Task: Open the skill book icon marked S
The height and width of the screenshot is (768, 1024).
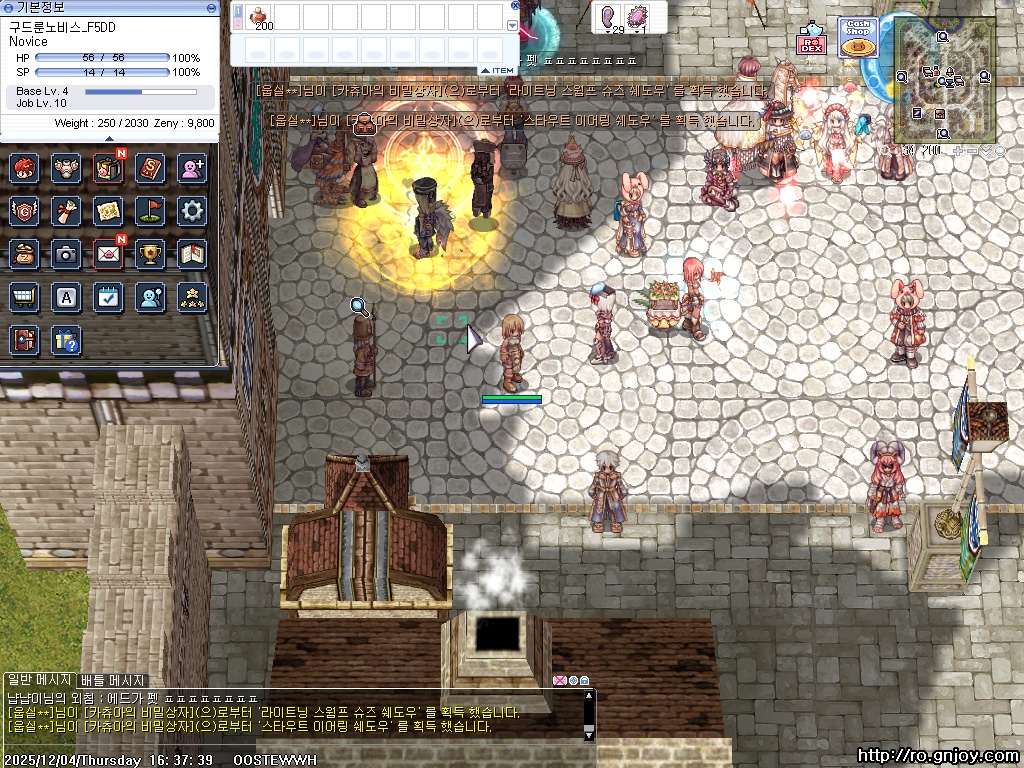Action: tap(150, 168)
